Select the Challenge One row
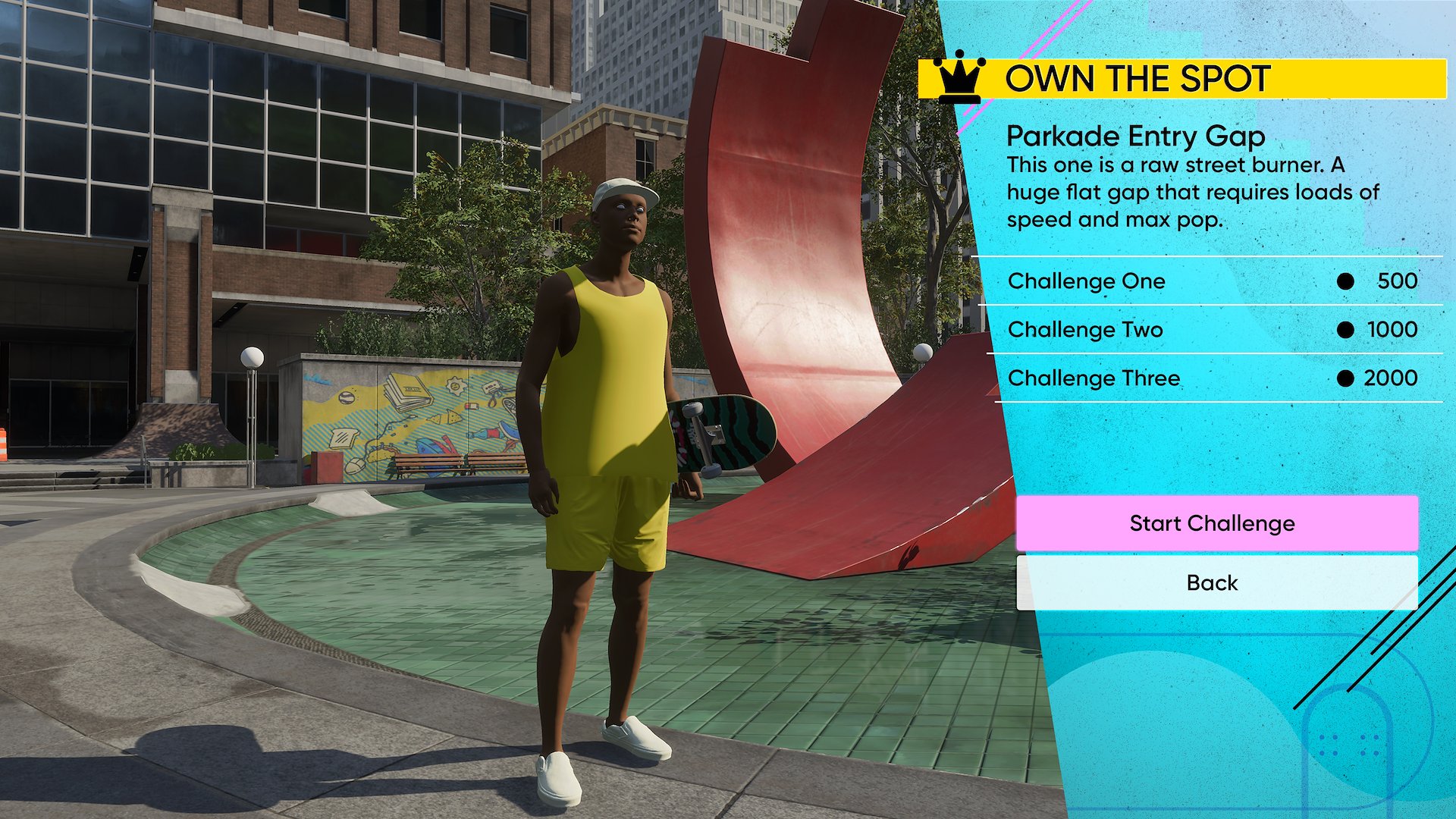Image resolution: width=1456 pixels, height=819 pixels. [x=1211, y=281]
